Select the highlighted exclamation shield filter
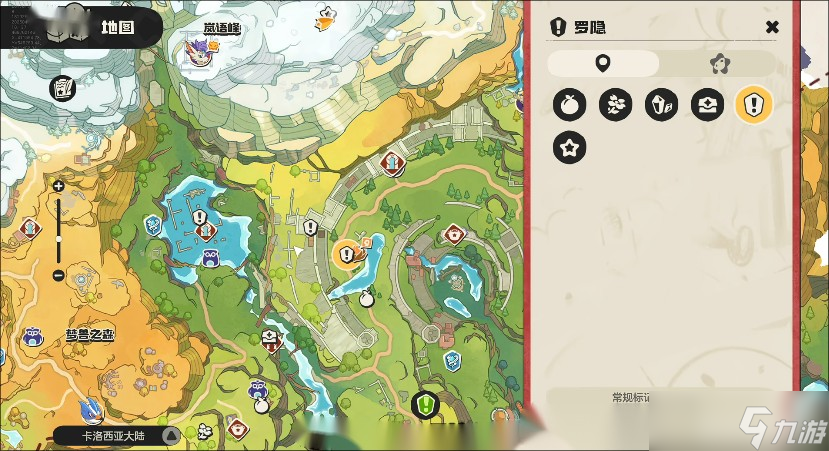Image resolution: width=829 pixels, height=451 pixels. click(753, 104)
